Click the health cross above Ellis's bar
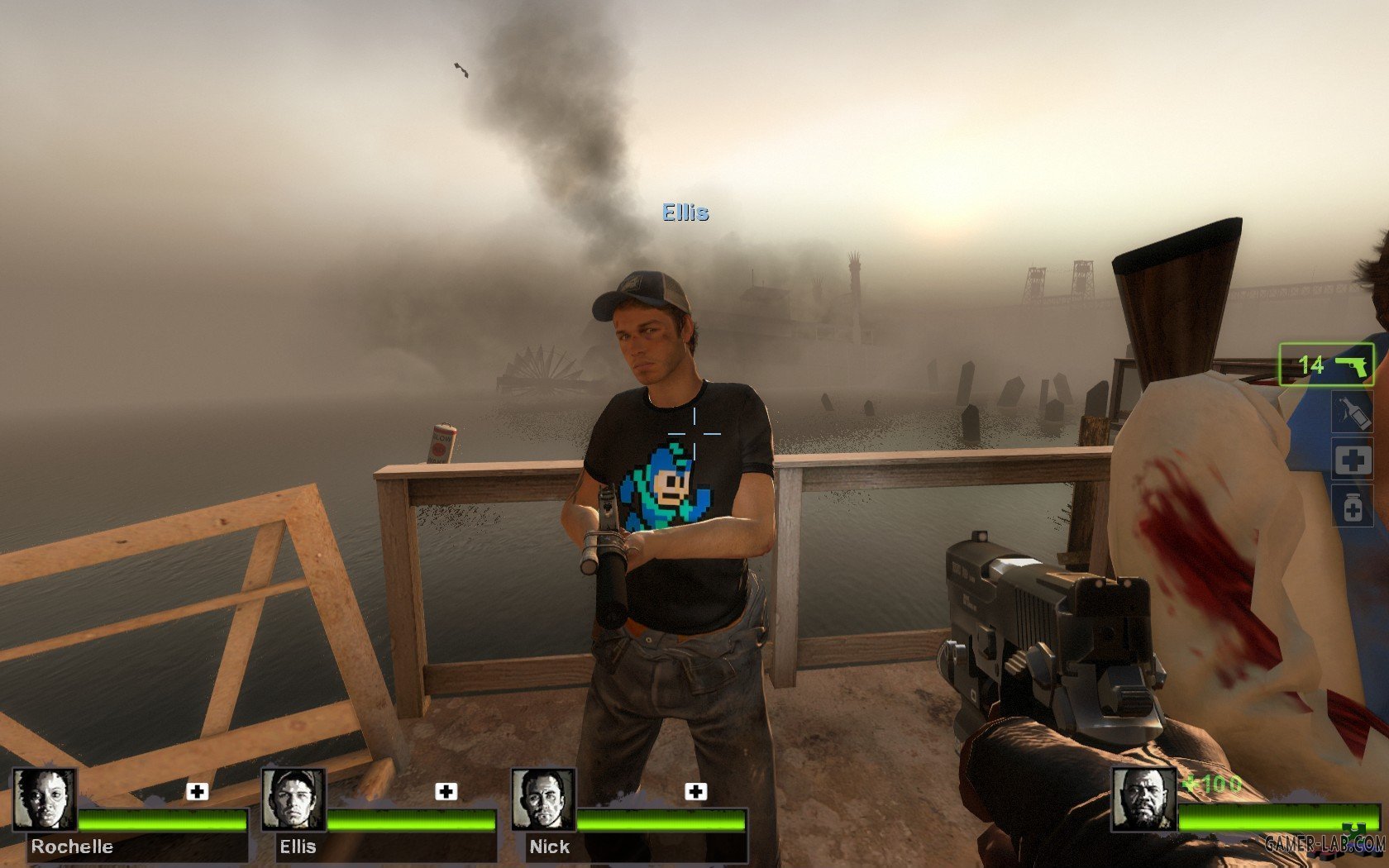This screenshot has height=868, width=1389. click(x=447, y=793)
